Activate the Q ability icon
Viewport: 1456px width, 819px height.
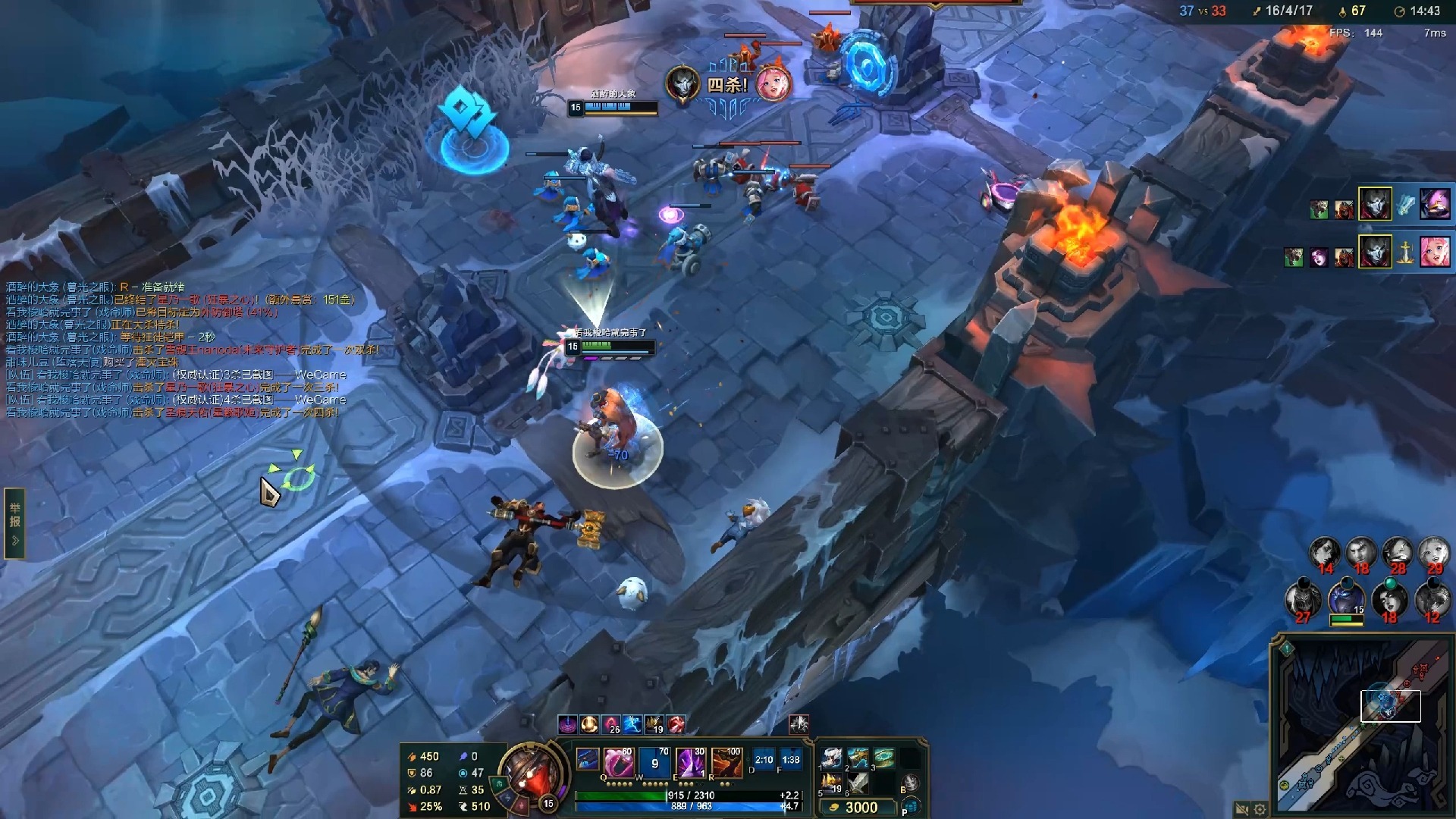point(618,761)
